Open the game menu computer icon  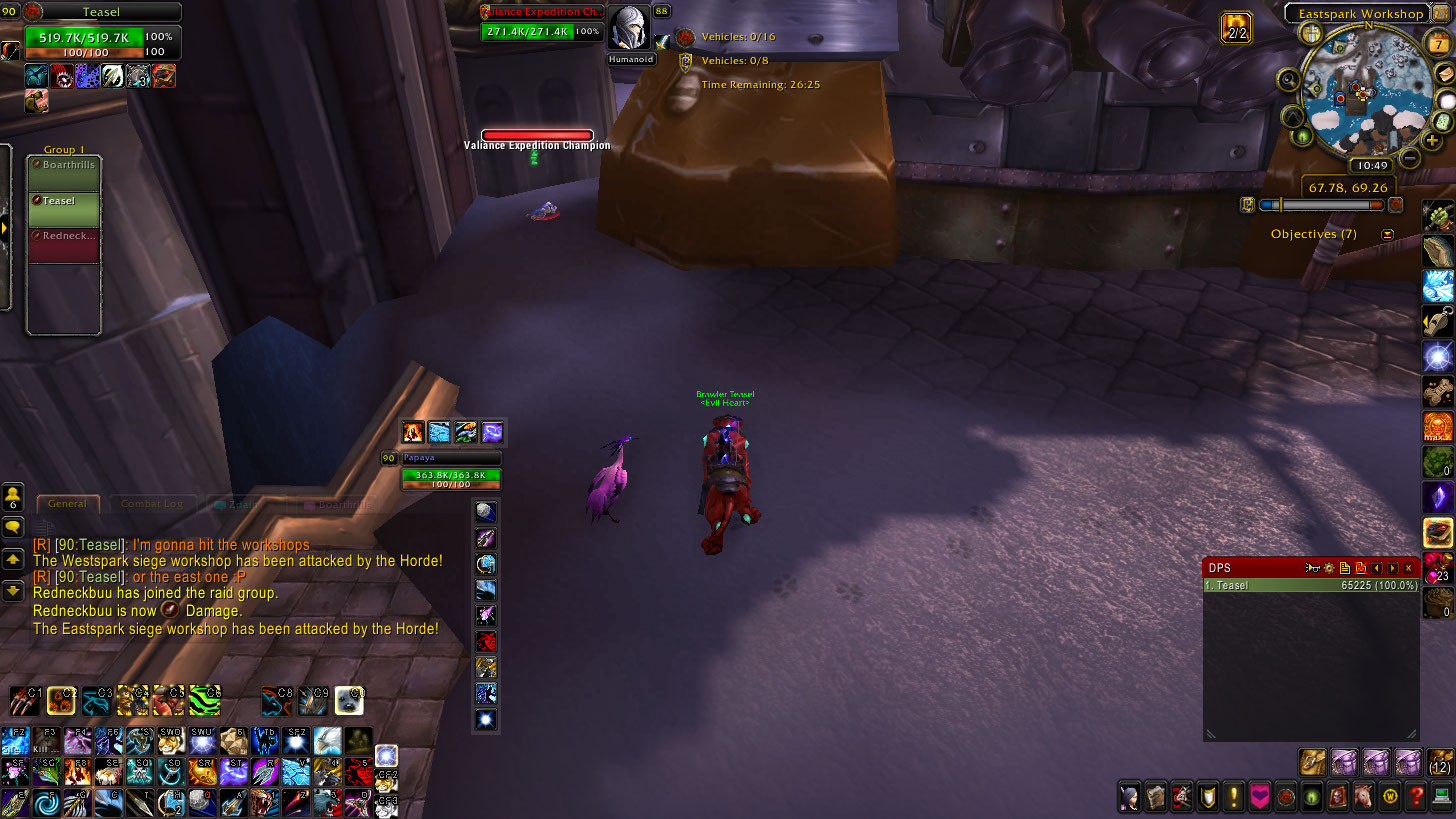[x=1441, y=796]
